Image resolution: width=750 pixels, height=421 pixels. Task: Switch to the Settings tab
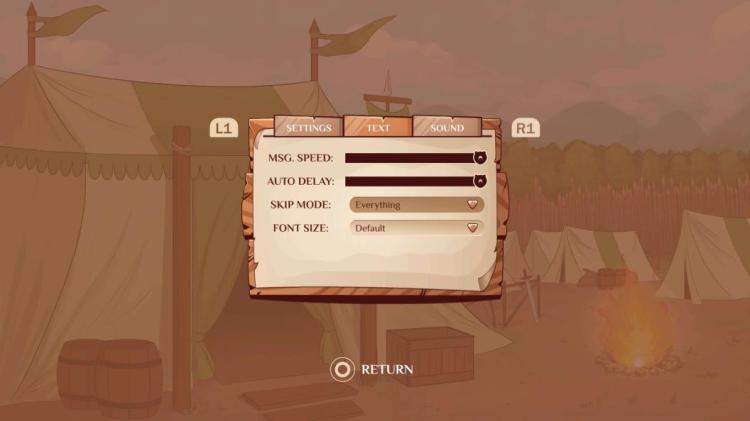coord(309,128)
